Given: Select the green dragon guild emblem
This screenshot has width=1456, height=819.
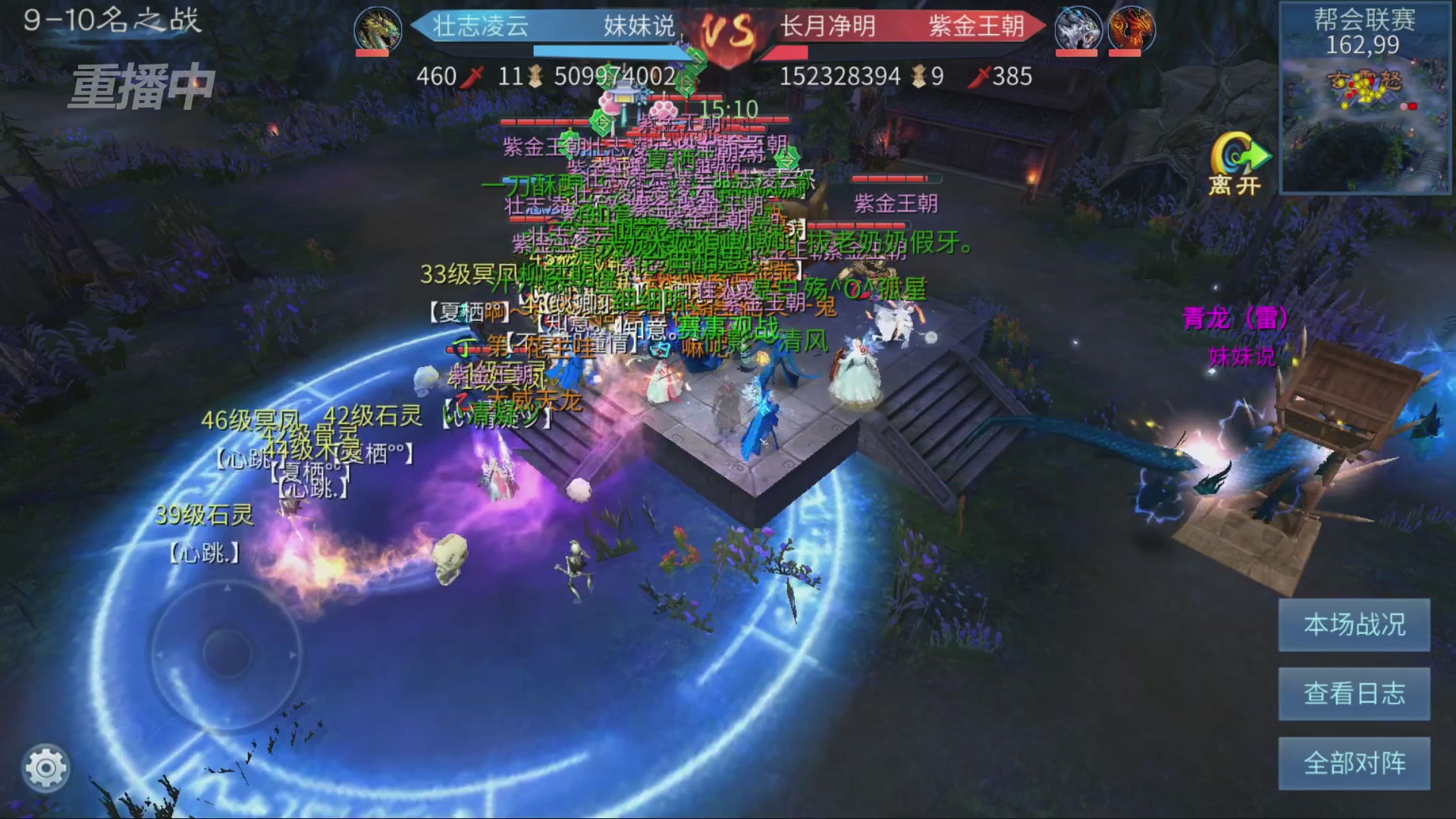Looking at the screenshot, I should point(378,30).
